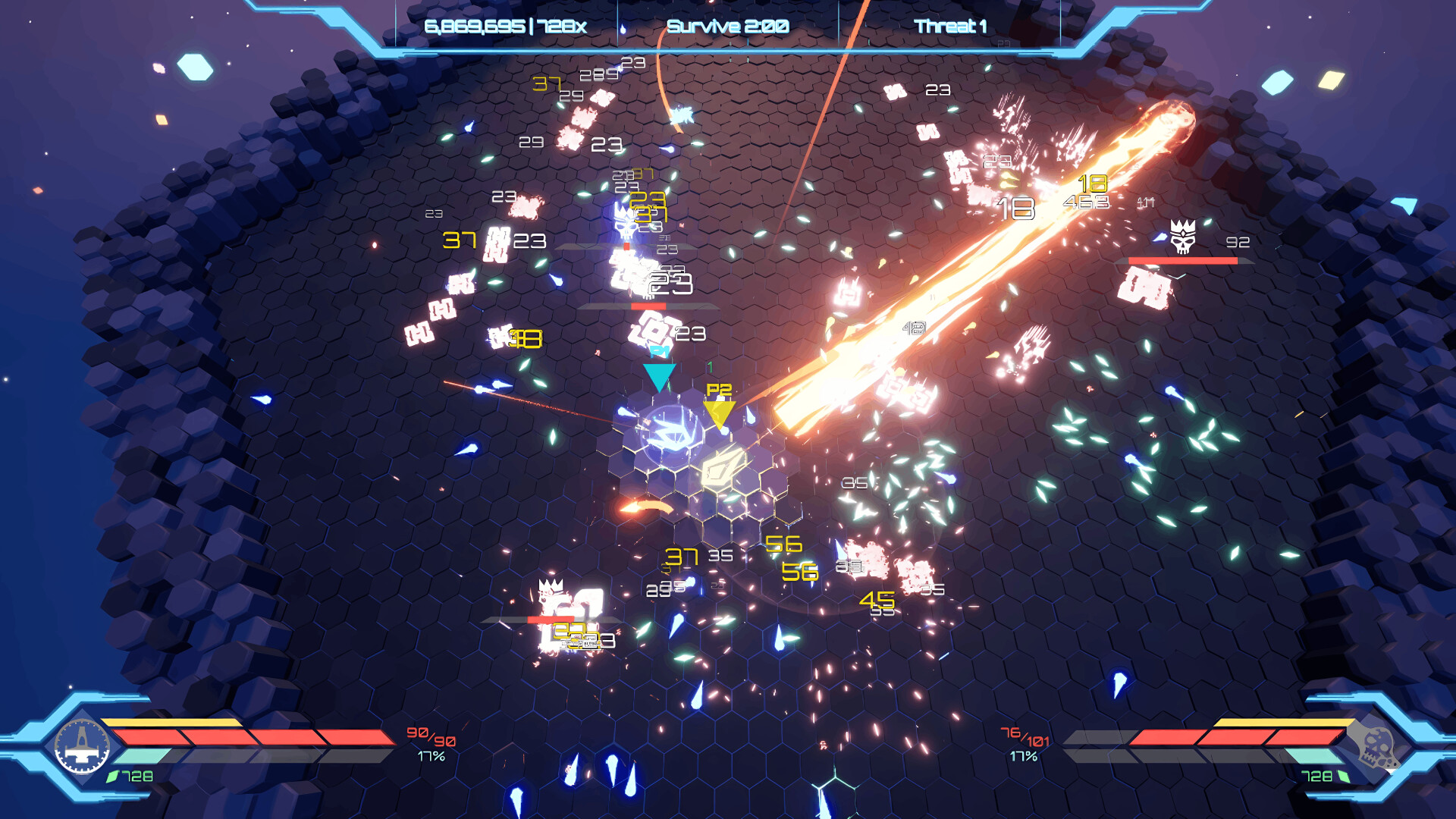This screenshot has width=1456, height=819.
Task: Click the yellow P2 triangle marker above the ship
Action: pyautogui.click(x=719, y=412)
